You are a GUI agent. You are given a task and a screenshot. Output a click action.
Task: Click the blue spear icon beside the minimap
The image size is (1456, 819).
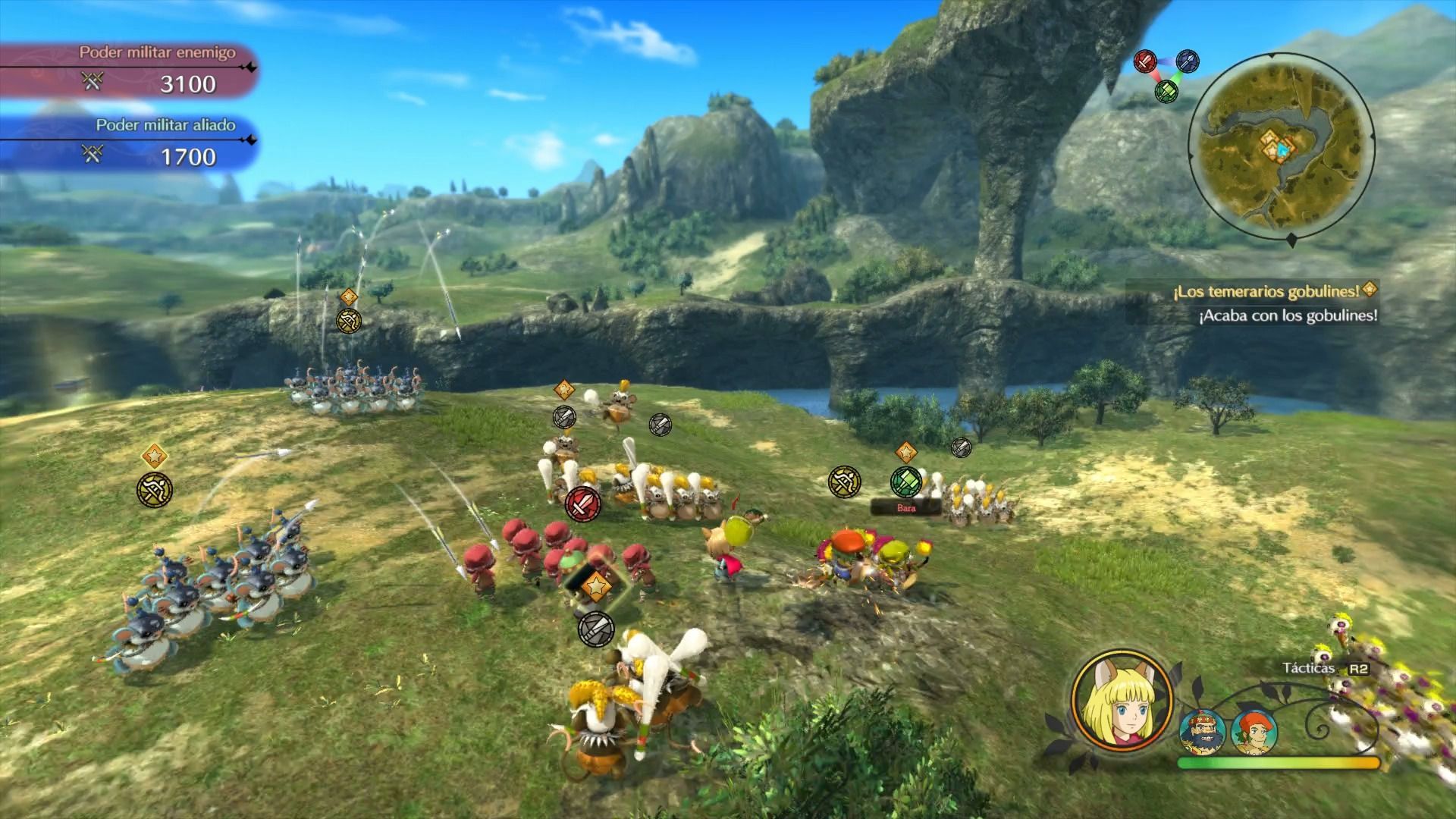[x=1188, y=61]
